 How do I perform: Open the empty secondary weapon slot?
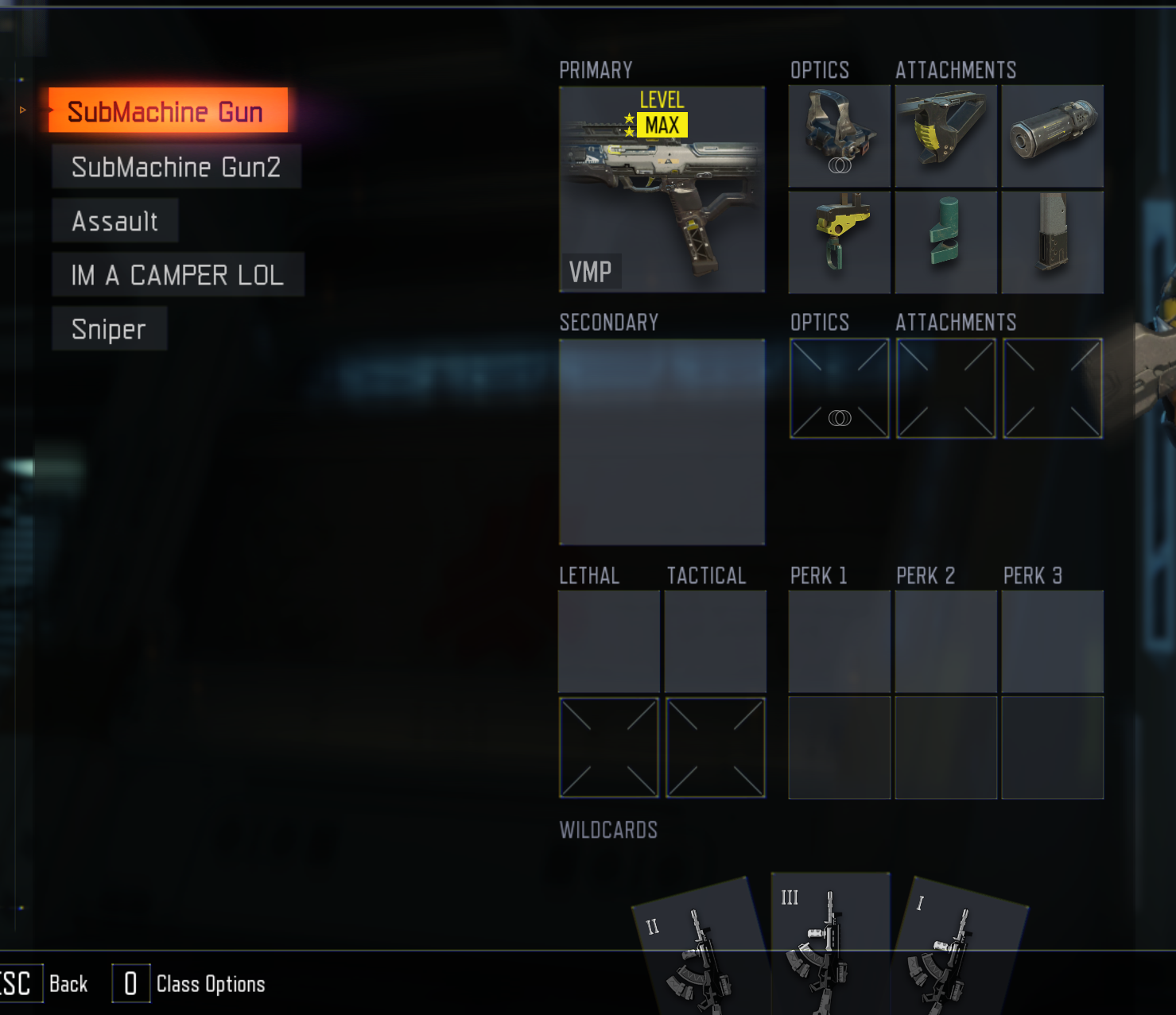[662, 442]
